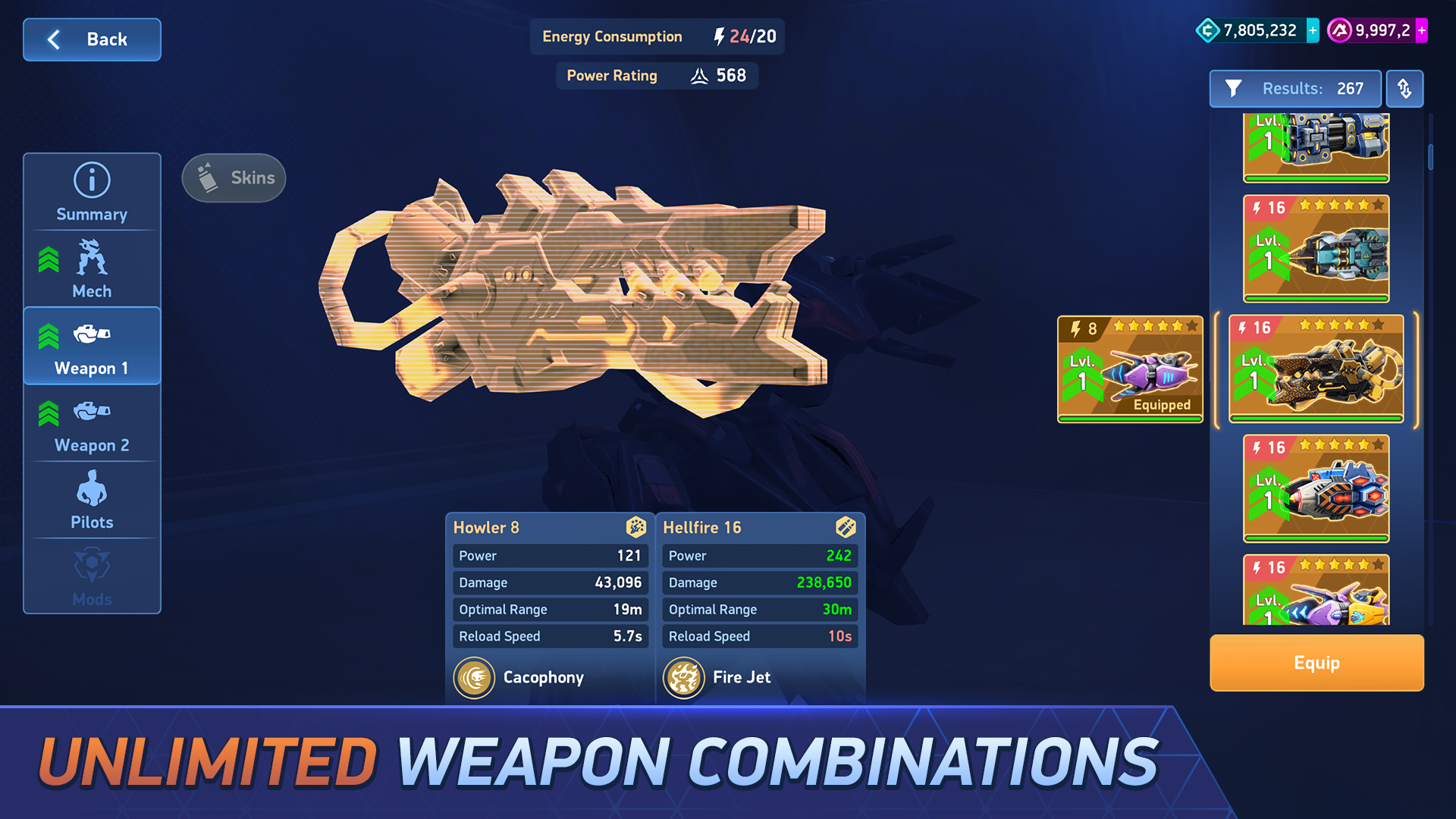Click the Back button
Screen dimensions: 1456x819
(92, 39)
